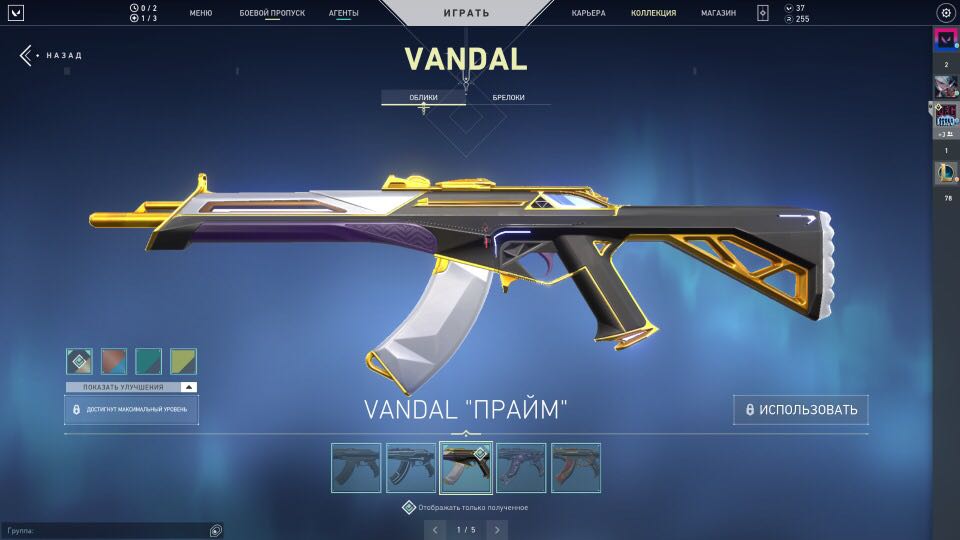The image size is (960, 540).
Task: Choose the teal colour variant swatch
Action: pyautogui.click(x=148, y=361)
